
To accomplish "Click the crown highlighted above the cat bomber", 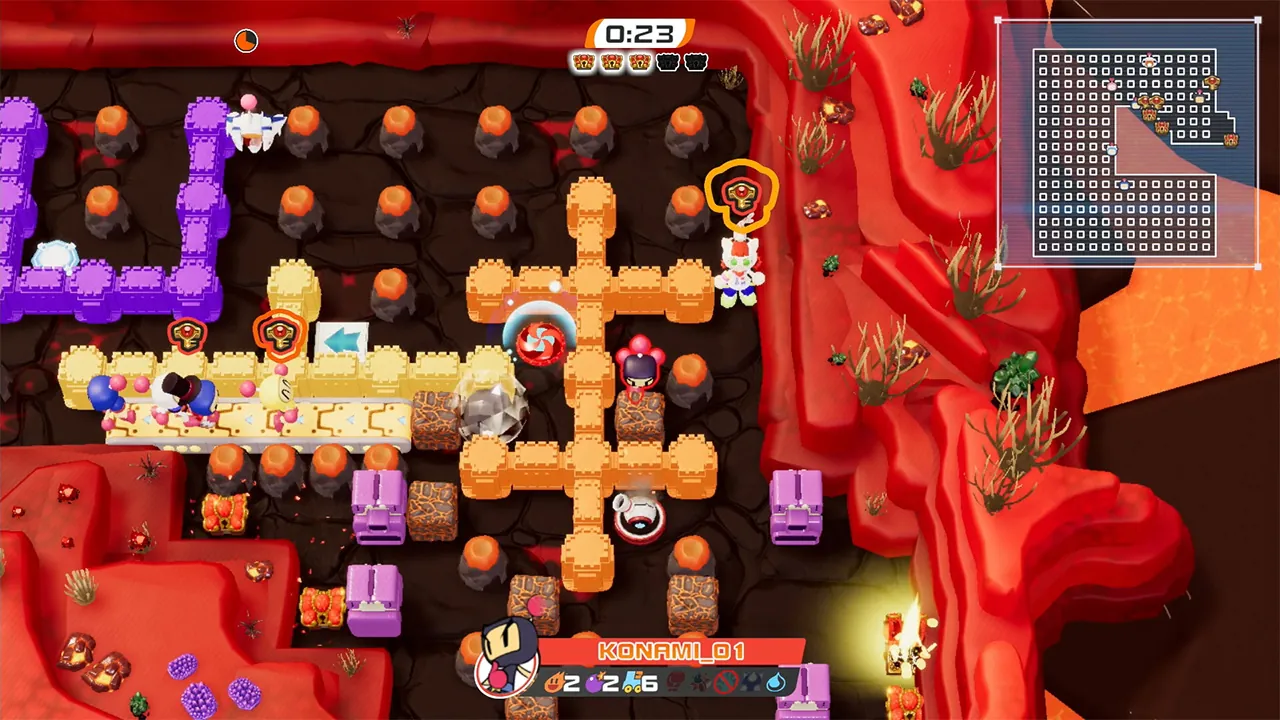I will [x=742, y=196].
